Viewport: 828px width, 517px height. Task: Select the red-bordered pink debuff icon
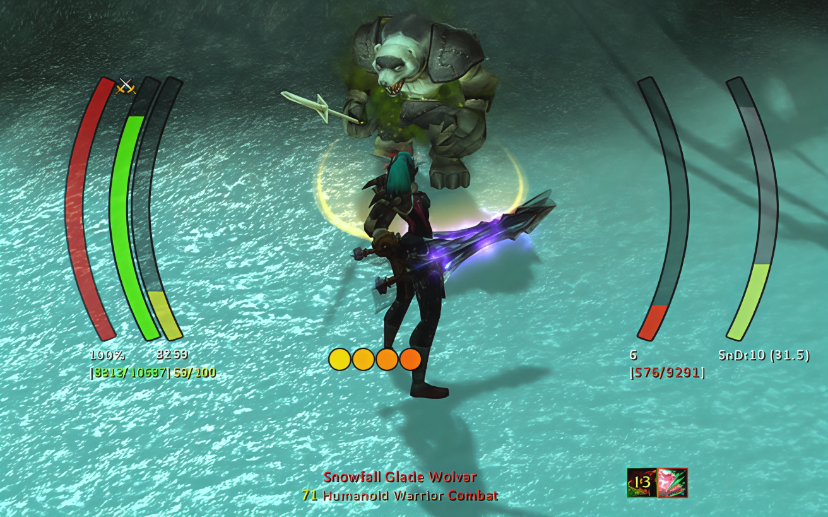coord(672,483)
